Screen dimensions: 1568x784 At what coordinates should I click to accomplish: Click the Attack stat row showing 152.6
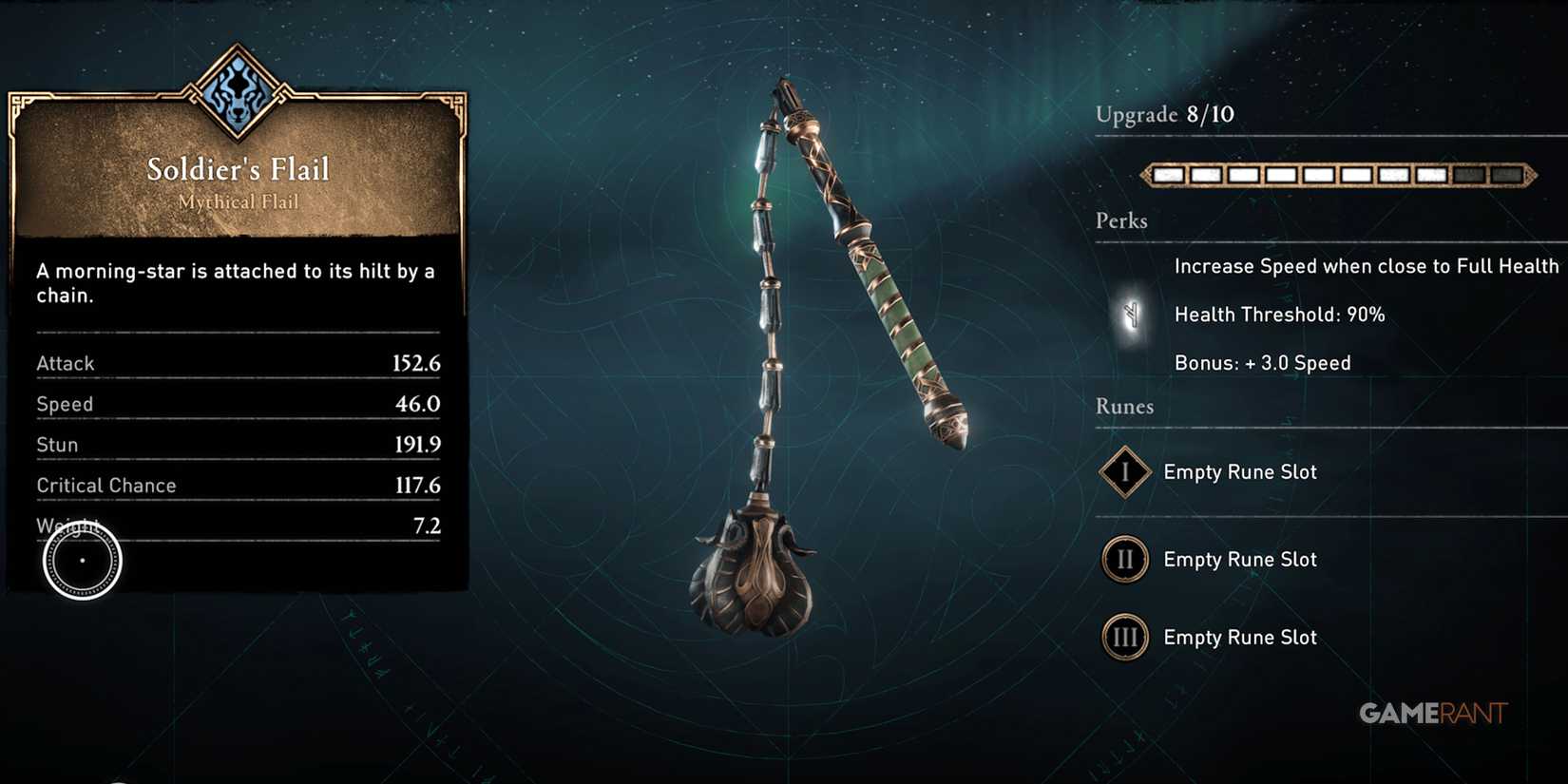[x=237, y=362]
